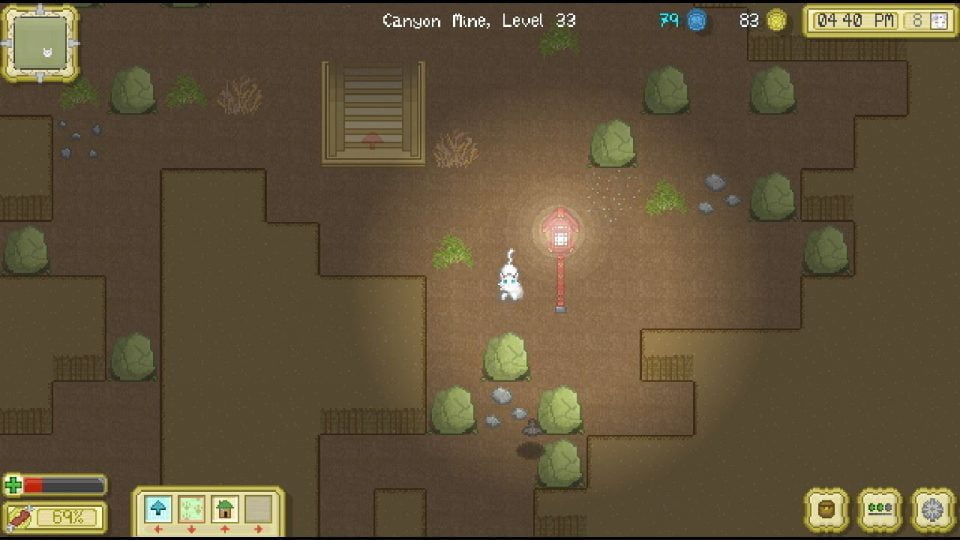Open the brown bag inventory button
This screenshot has height=540, width=960.
coord(827,509)
